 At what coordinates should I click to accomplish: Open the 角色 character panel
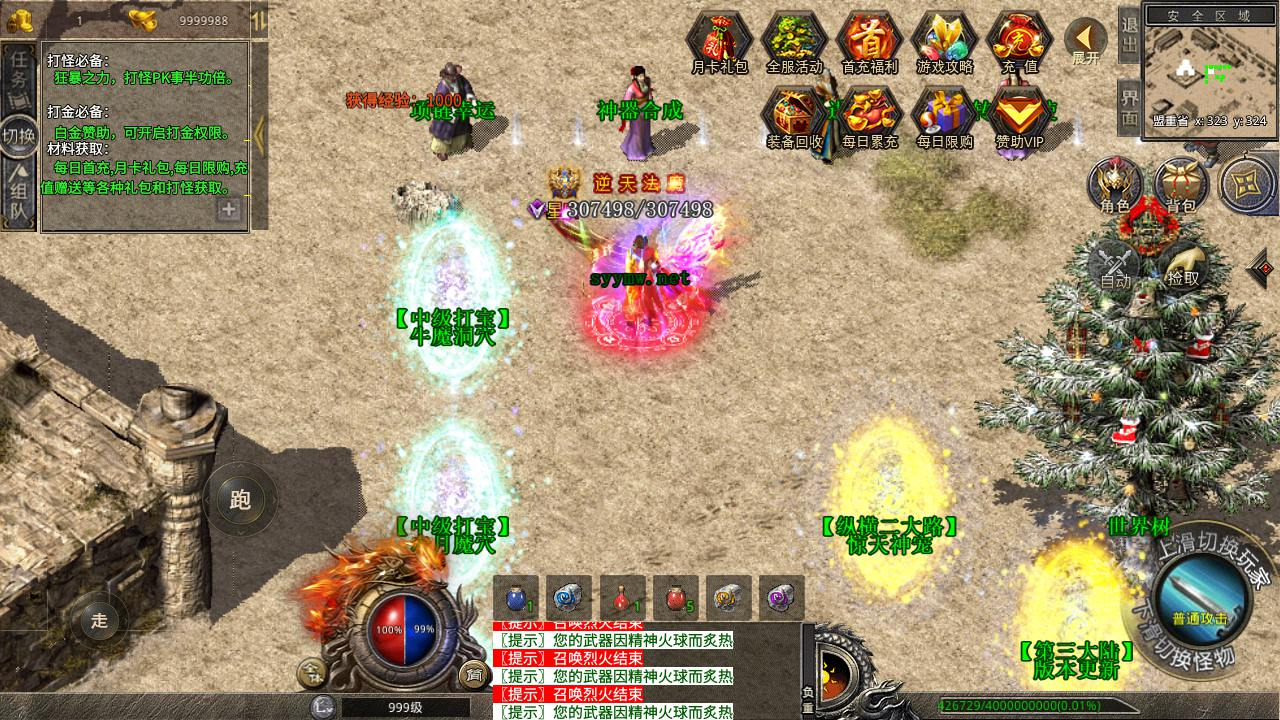[1115, 184]
